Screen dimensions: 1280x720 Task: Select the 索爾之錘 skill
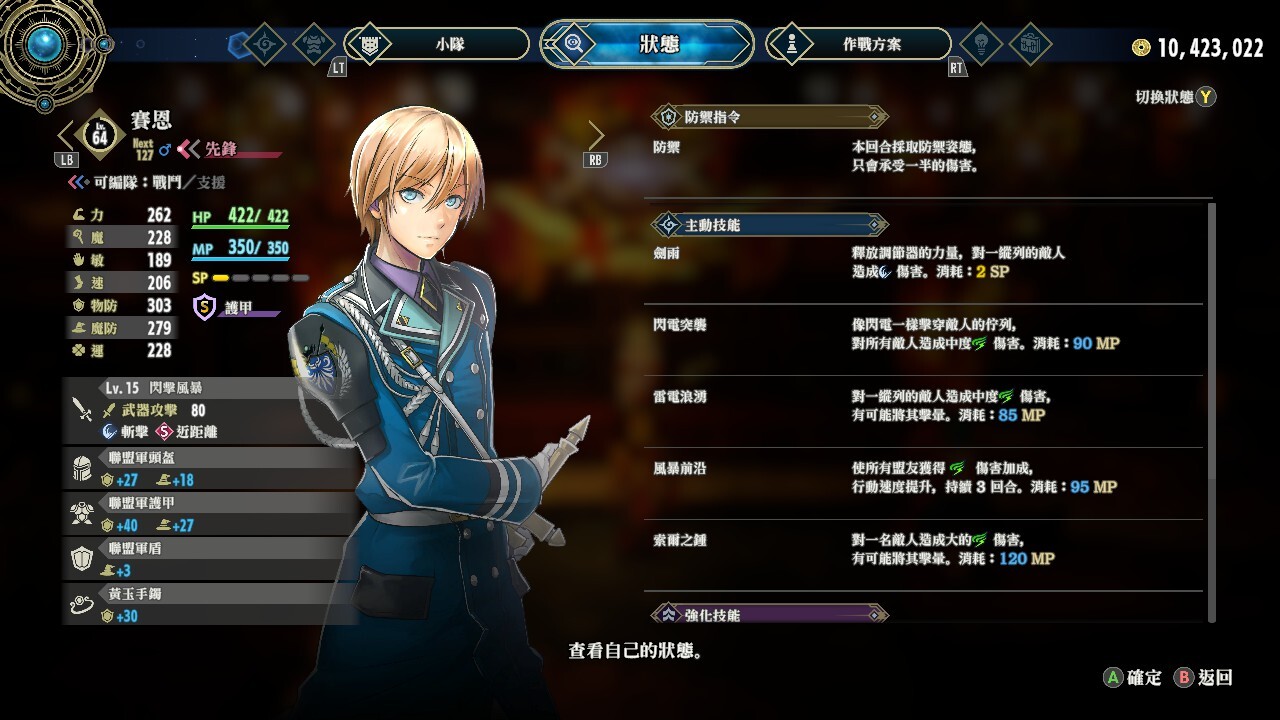926,550
